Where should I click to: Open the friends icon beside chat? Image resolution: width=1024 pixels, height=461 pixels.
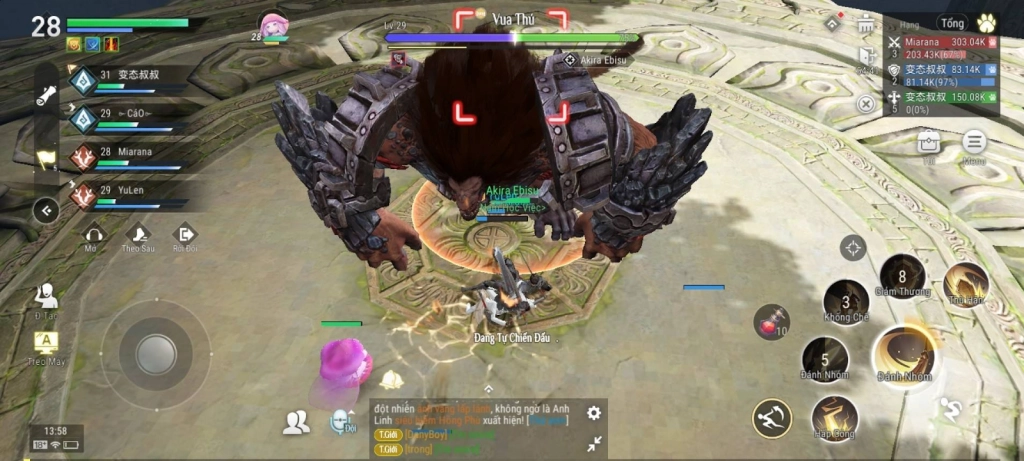tap(296, 423)
